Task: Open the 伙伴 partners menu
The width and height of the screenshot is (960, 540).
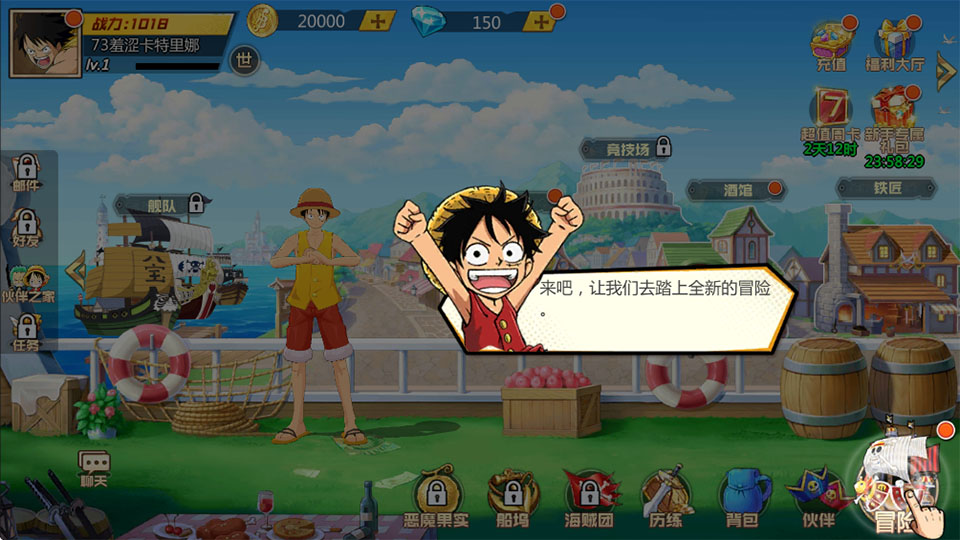Action: click(817, 497)
